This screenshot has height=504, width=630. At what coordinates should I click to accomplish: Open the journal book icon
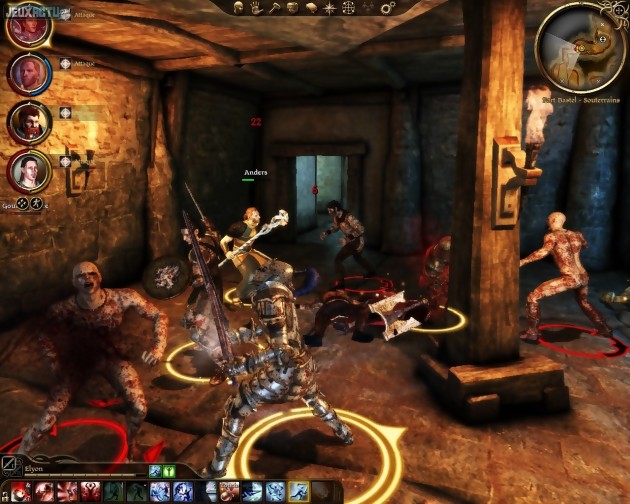311,7
